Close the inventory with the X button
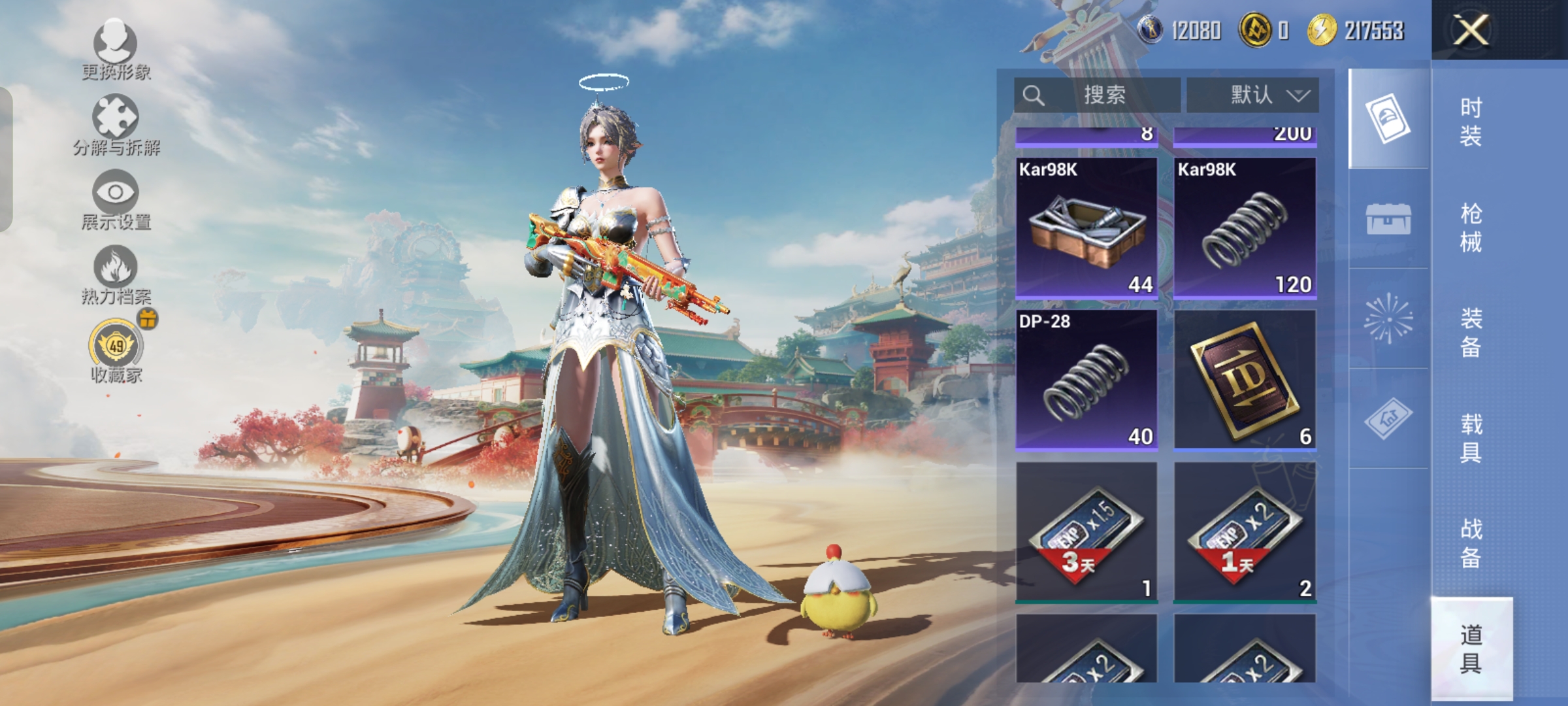The width and height of the screenshot is (1568, 706). pos(1470,30)
